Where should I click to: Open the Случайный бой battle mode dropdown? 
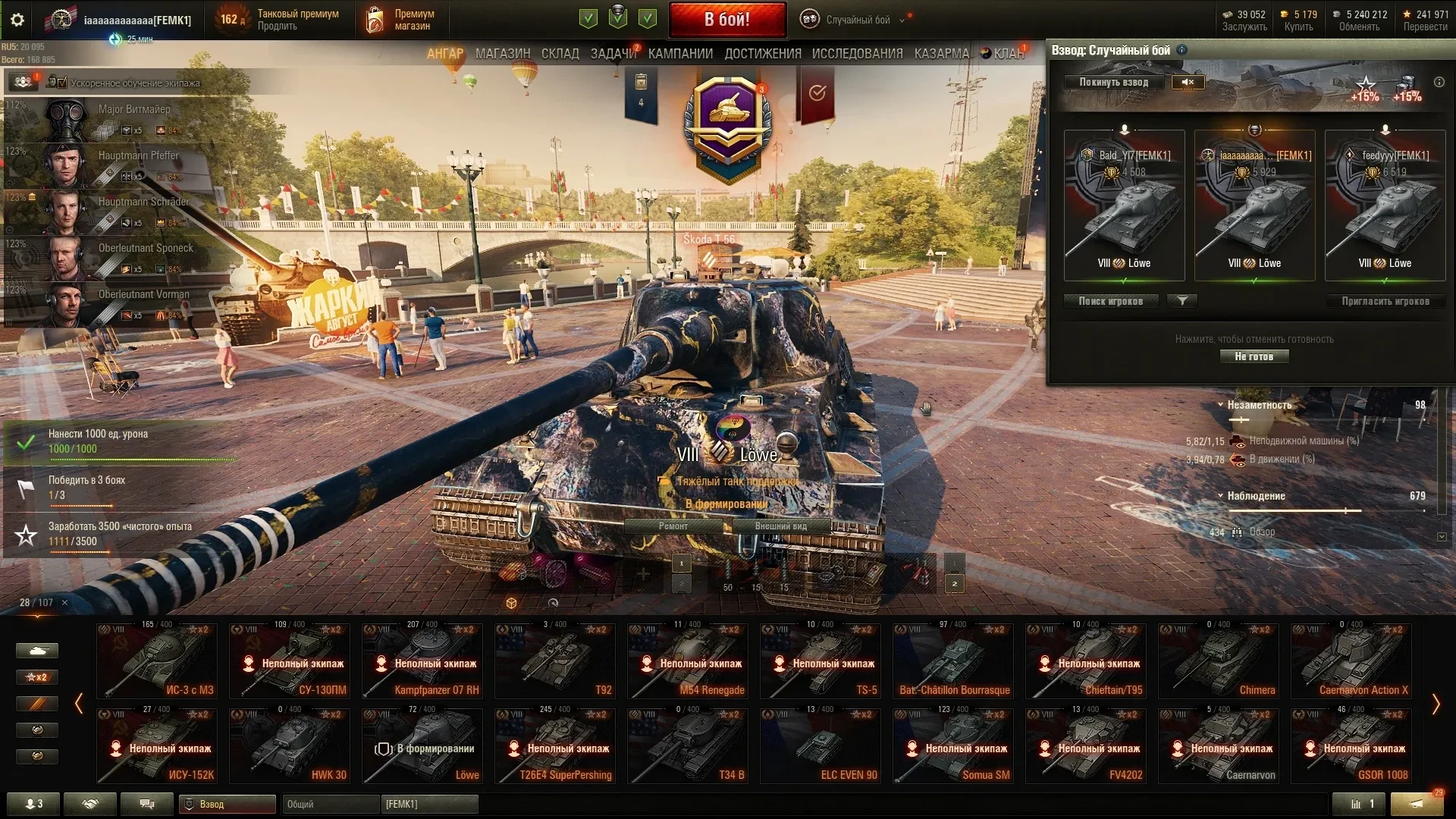point(857,20)
